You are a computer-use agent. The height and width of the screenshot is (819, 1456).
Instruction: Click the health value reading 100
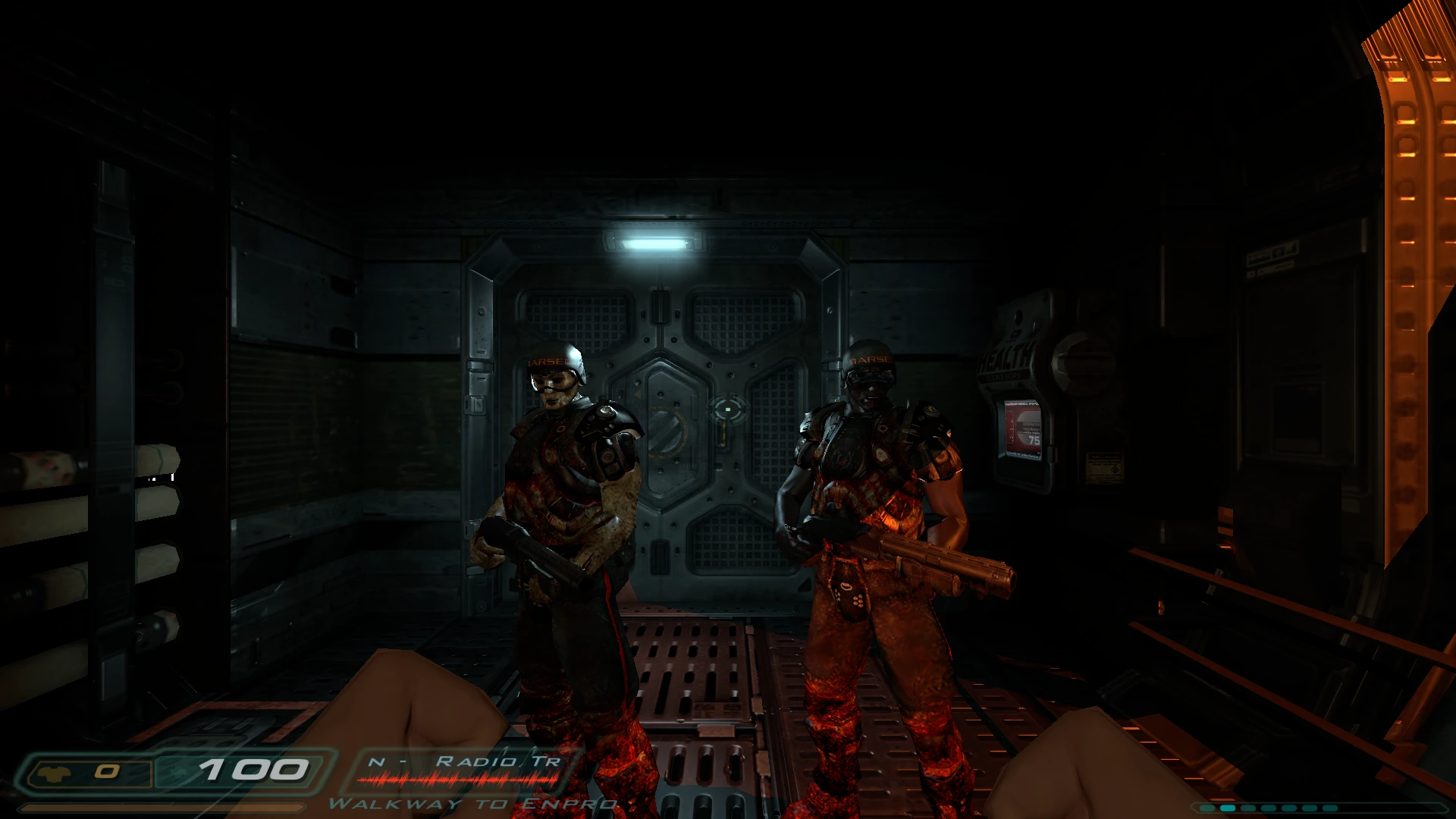[250, 770]
